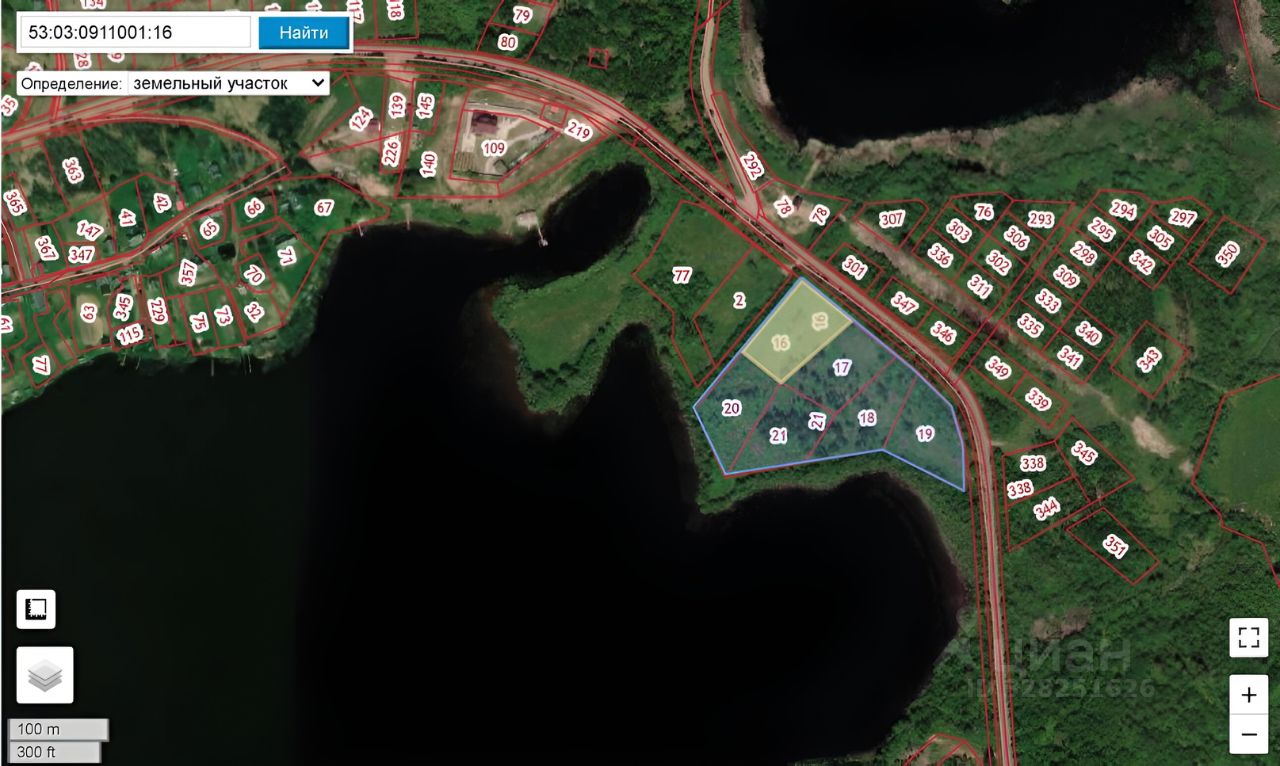Viewport: 1280px width, 766px height.
Task: Click the cadastral number search field
Action: [133, 32]
